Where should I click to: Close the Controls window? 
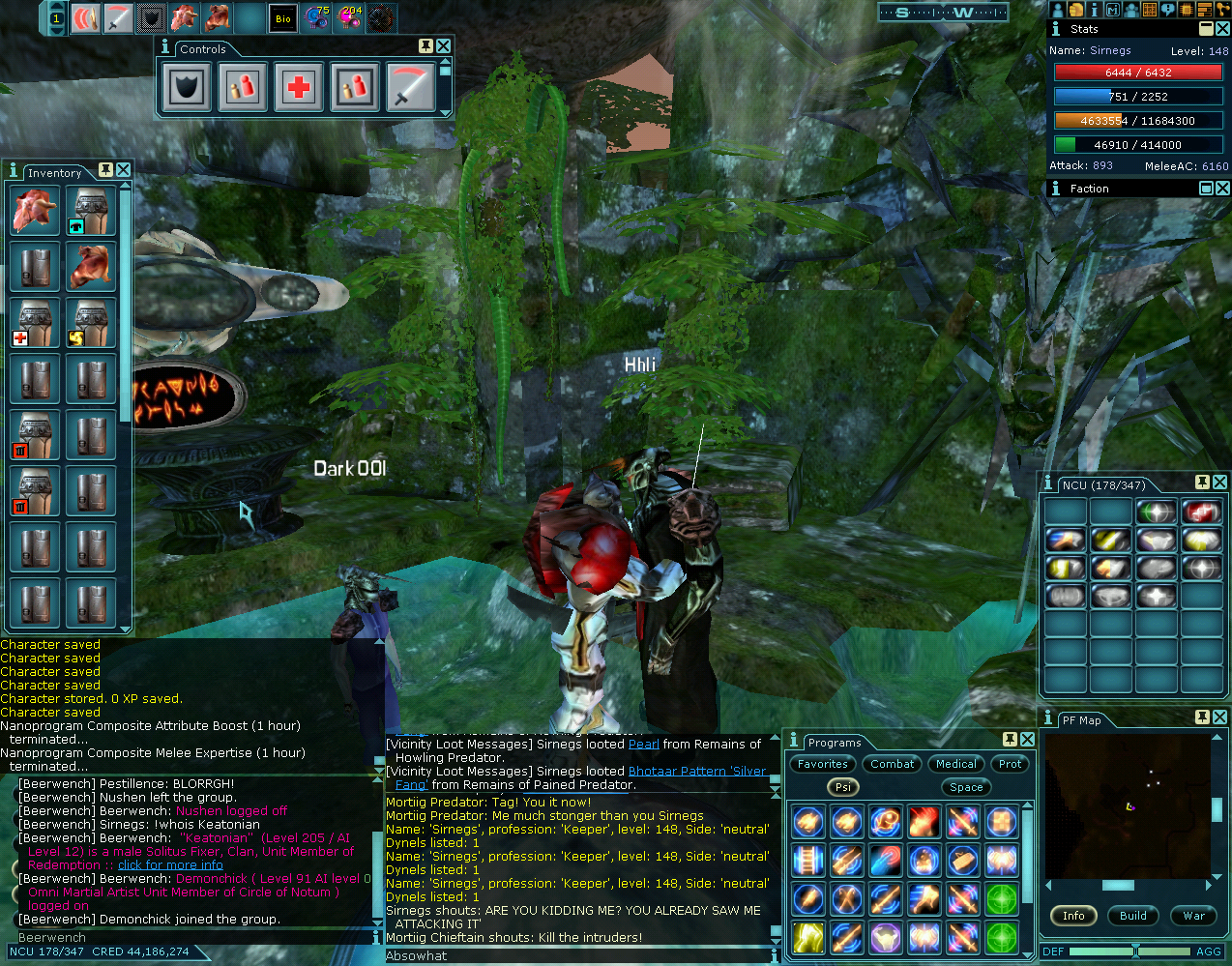[x=443, y=46]
